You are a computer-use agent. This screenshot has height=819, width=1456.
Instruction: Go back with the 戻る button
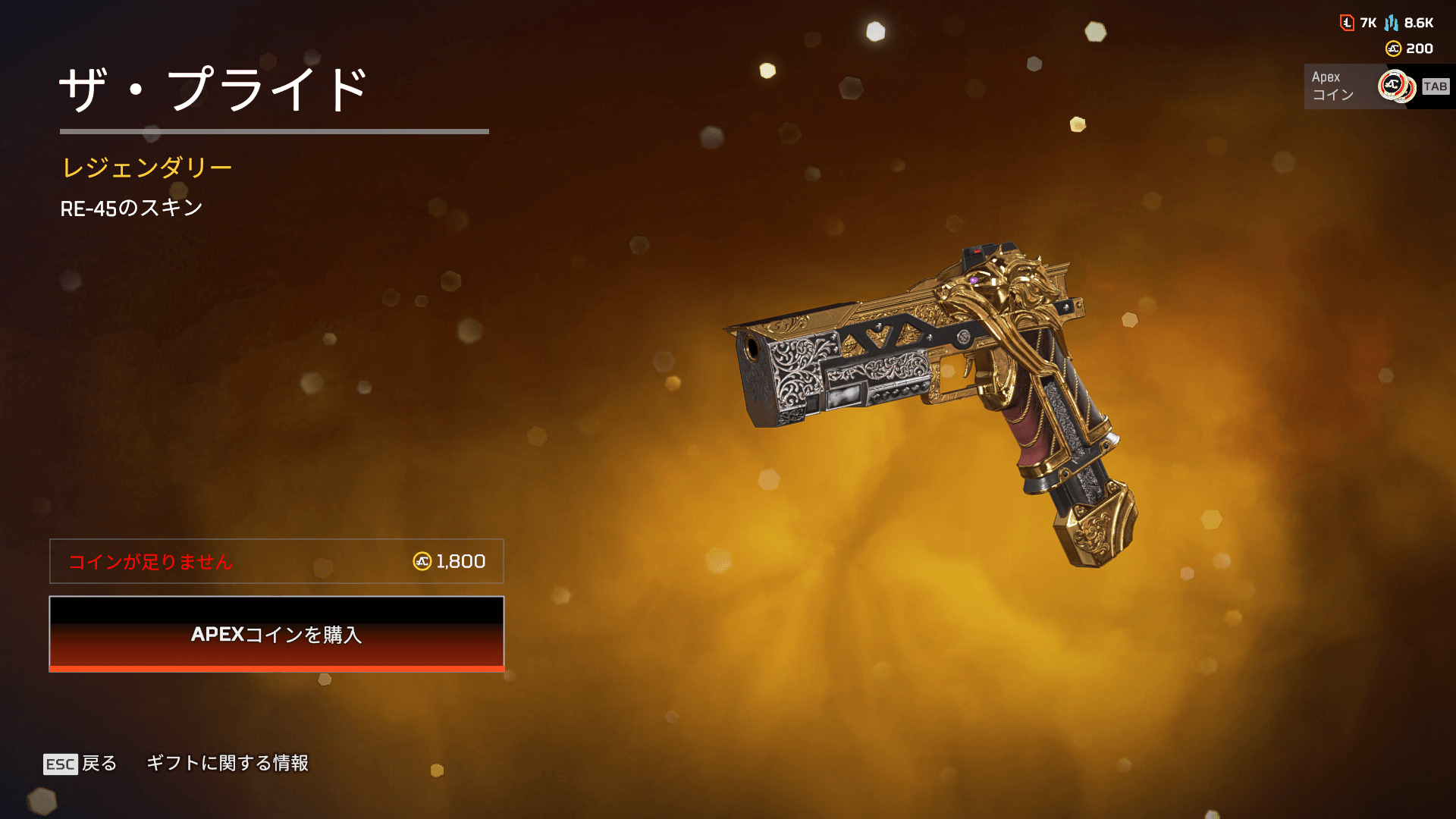81,763
